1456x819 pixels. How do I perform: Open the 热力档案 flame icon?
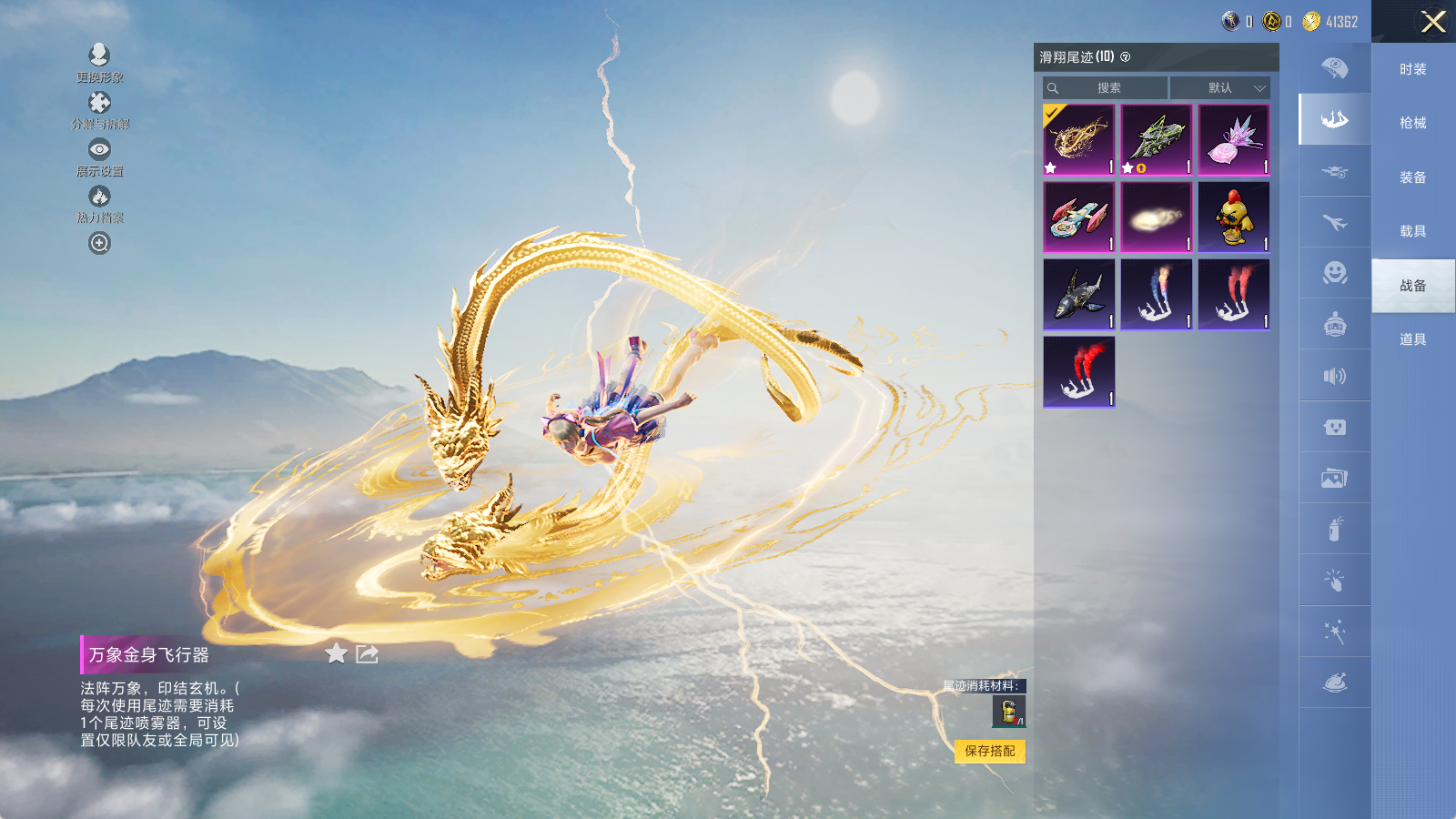pos(99,197)
